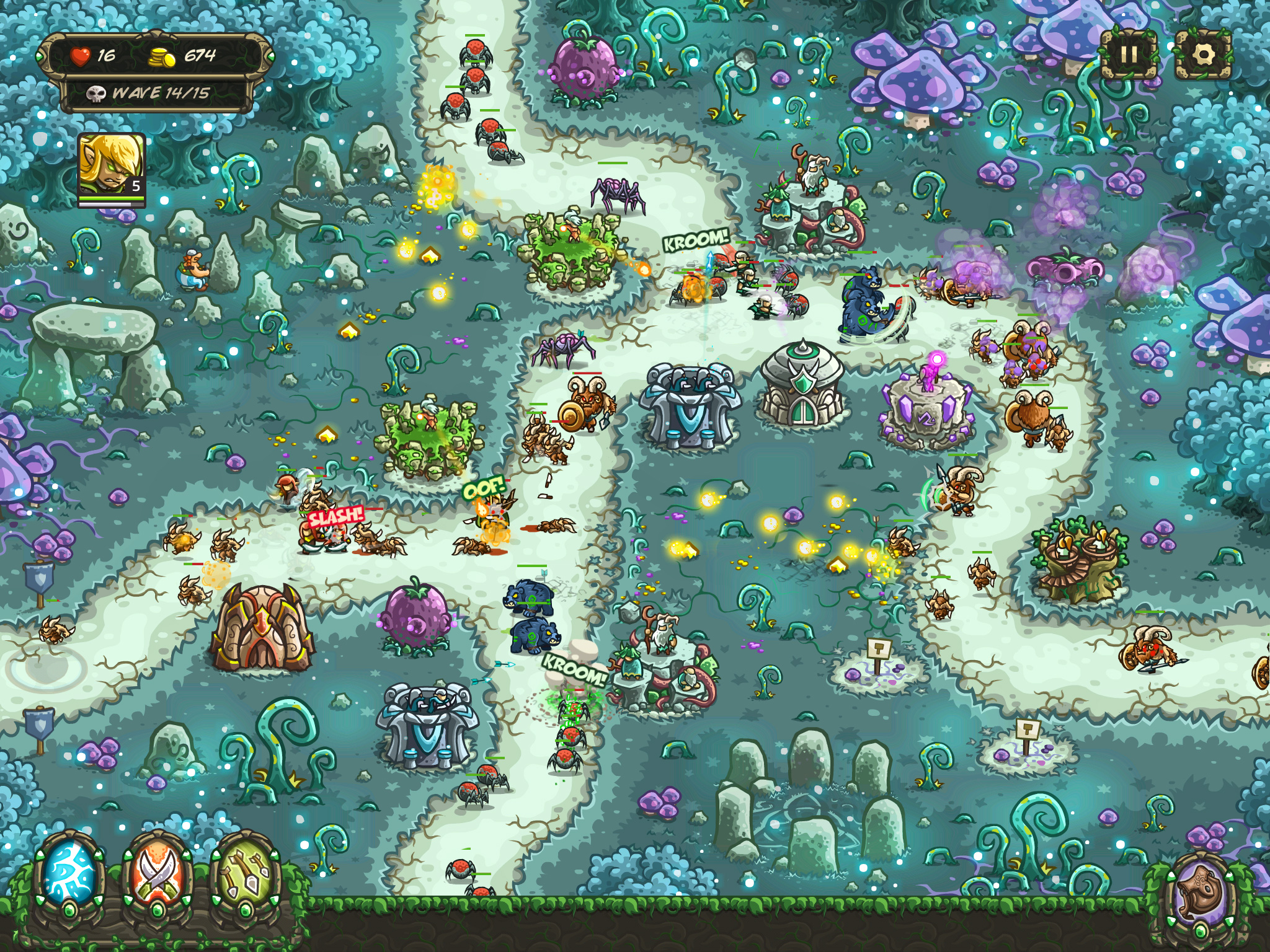Activate the blue lightning spell
This screenshot has height=952, width=1270.
click(x=69, y=875)
